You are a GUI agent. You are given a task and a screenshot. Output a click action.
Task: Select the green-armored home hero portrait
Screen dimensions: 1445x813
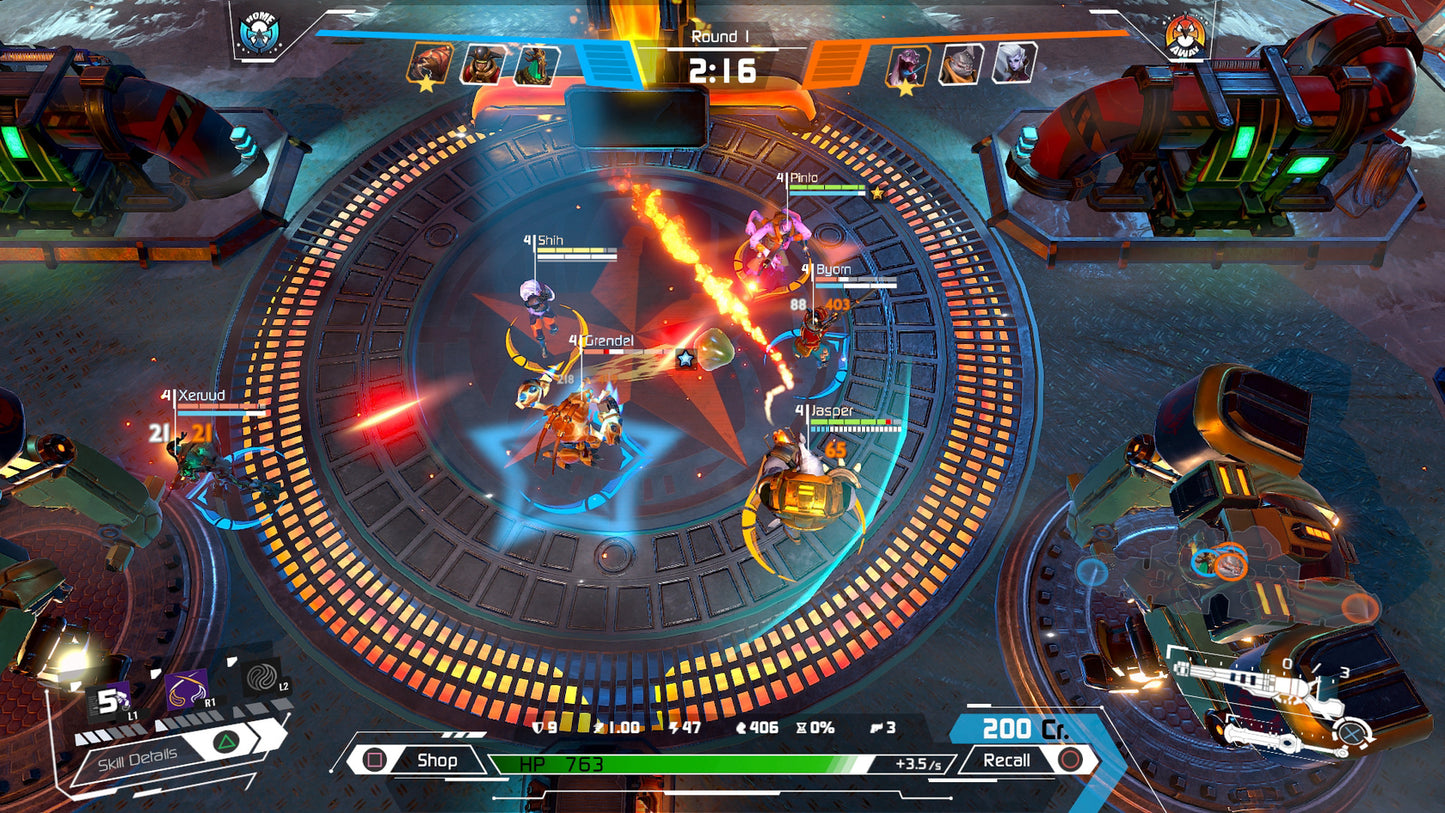pos(535,64)
